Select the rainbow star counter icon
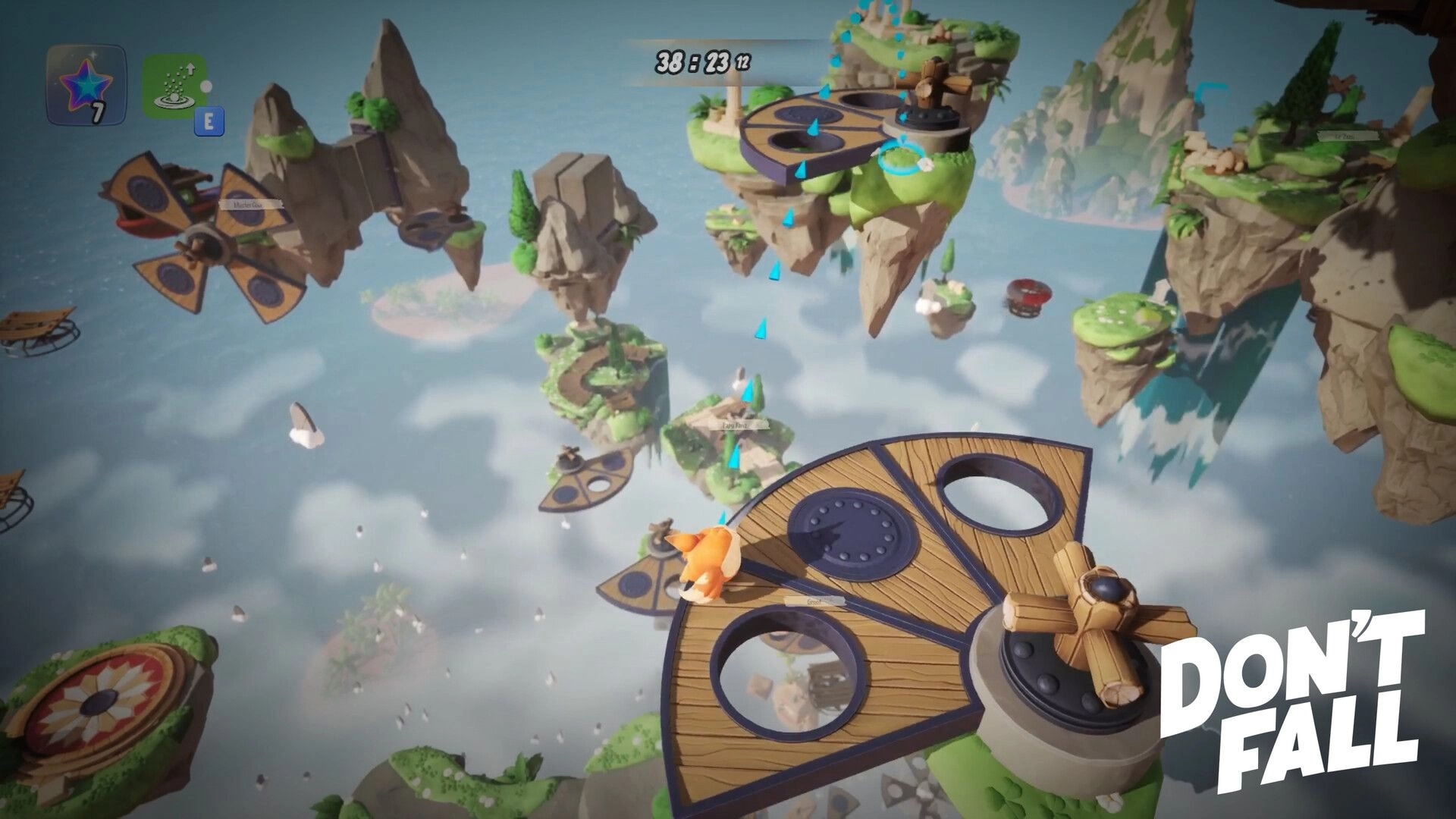The image size is (1456, 819). [86, 83]
